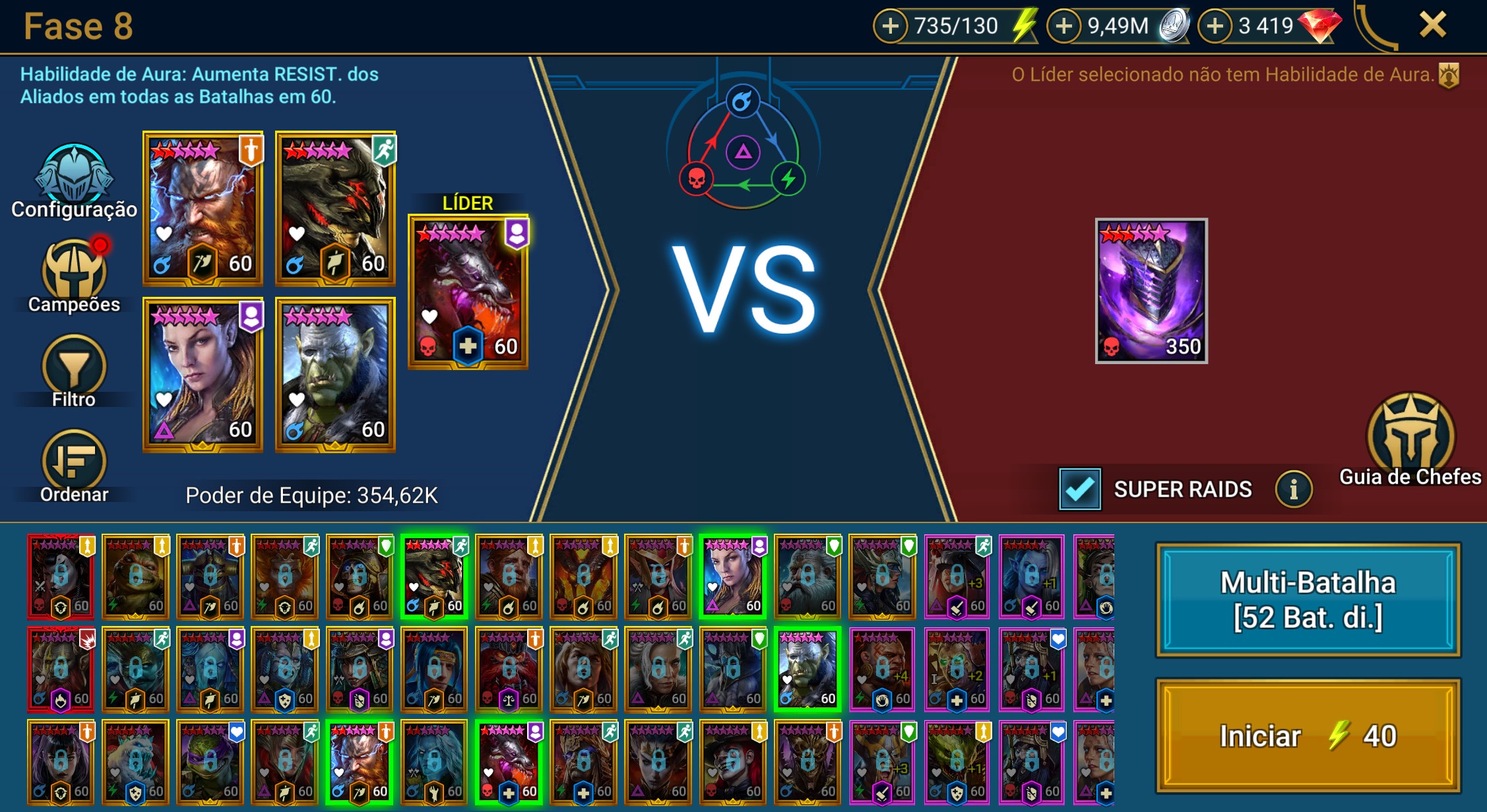Open the affinity triangle diagram
Image resolution: width=1487 pixels, height=812 pixels.
(743, 152)
